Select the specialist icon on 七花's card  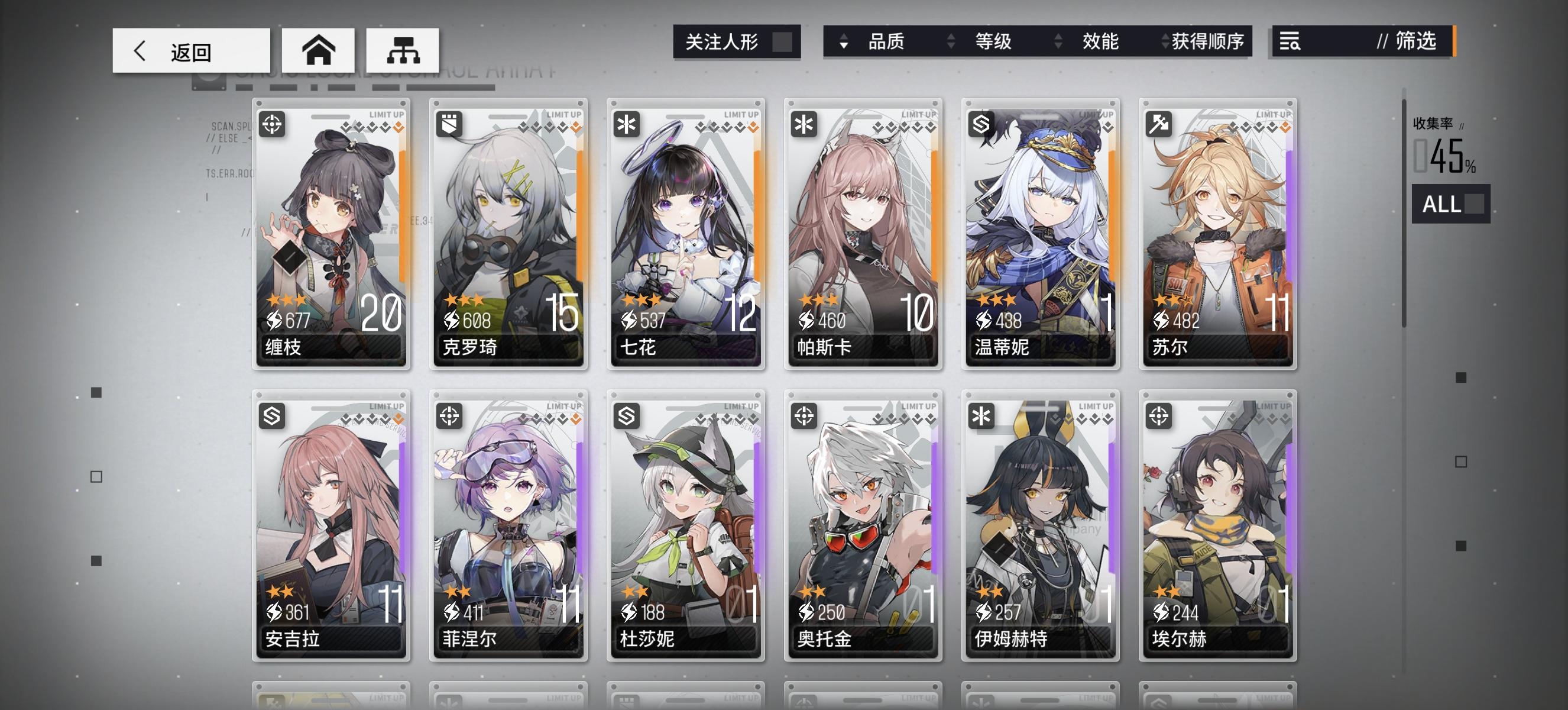[x=626, y=125]
